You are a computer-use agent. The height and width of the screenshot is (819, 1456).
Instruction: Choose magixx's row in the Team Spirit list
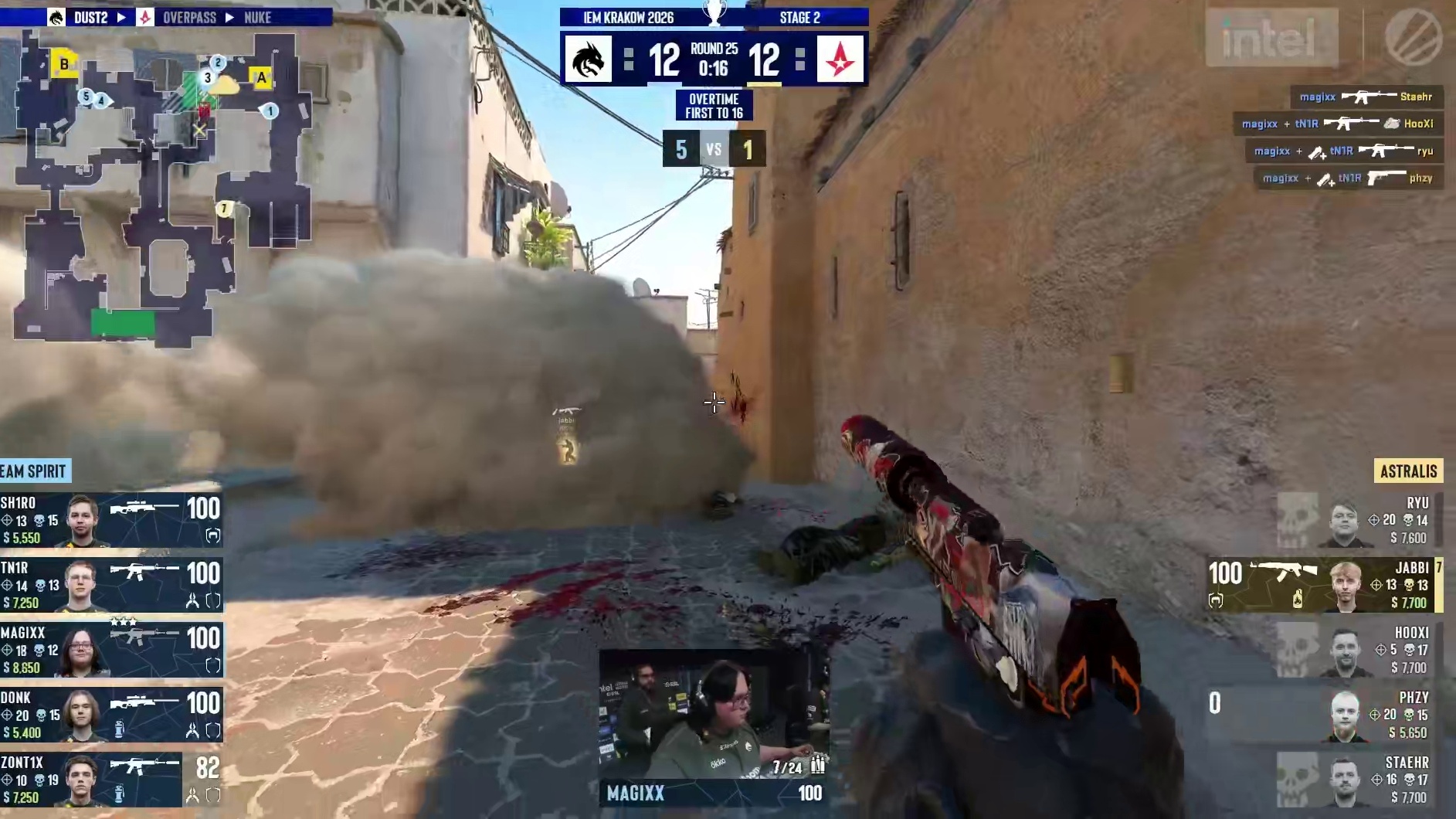[x=111, y=650]
